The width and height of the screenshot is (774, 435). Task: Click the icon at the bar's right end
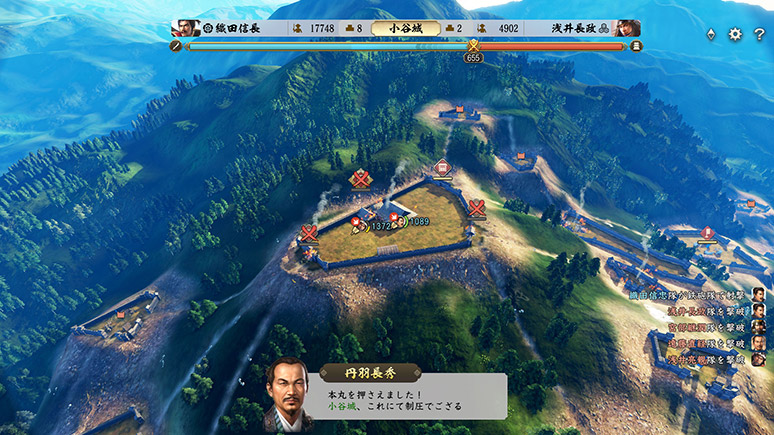[636, 45]
